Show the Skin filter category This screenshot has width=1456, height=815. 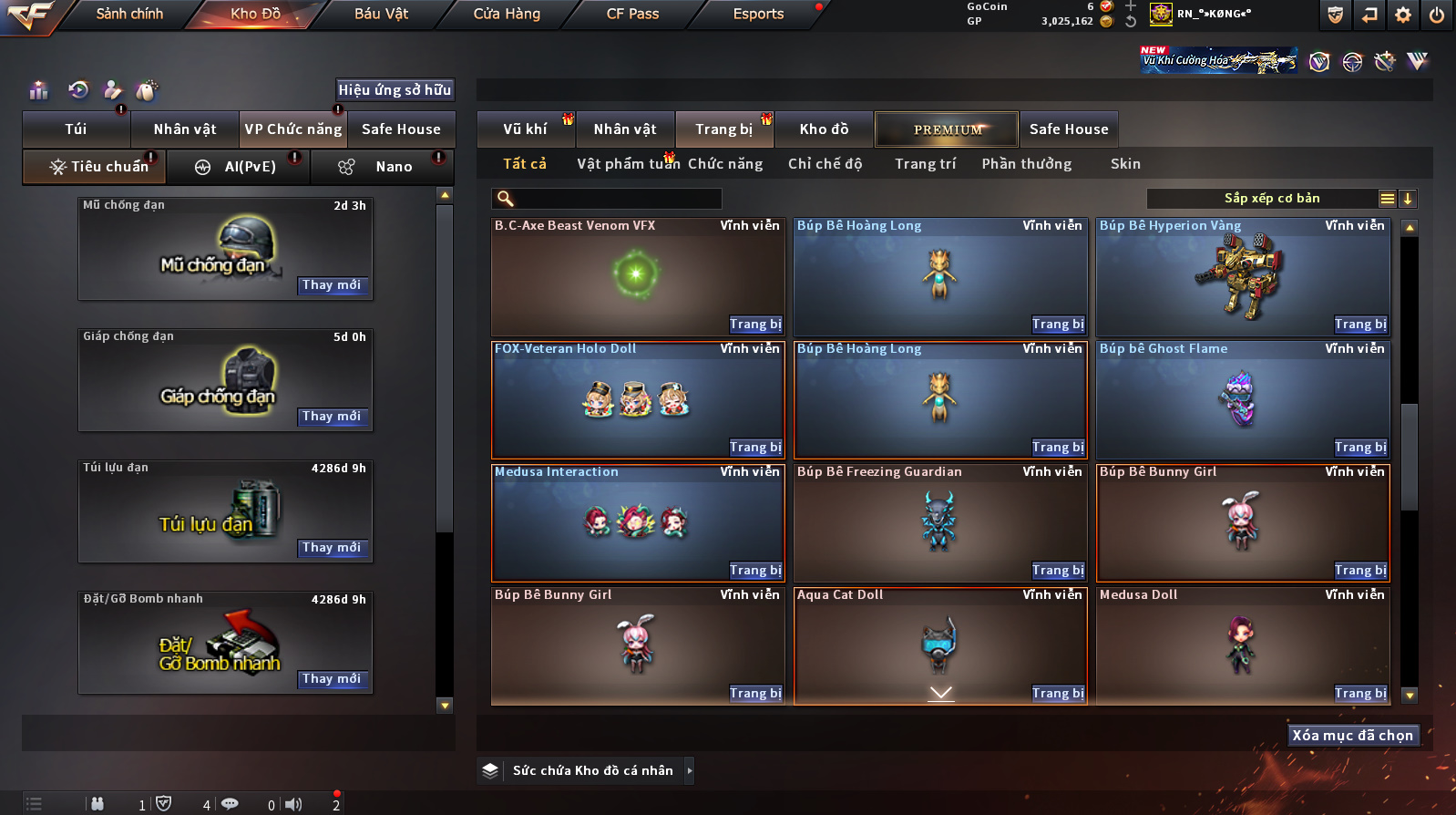[x=1125, y=164]
